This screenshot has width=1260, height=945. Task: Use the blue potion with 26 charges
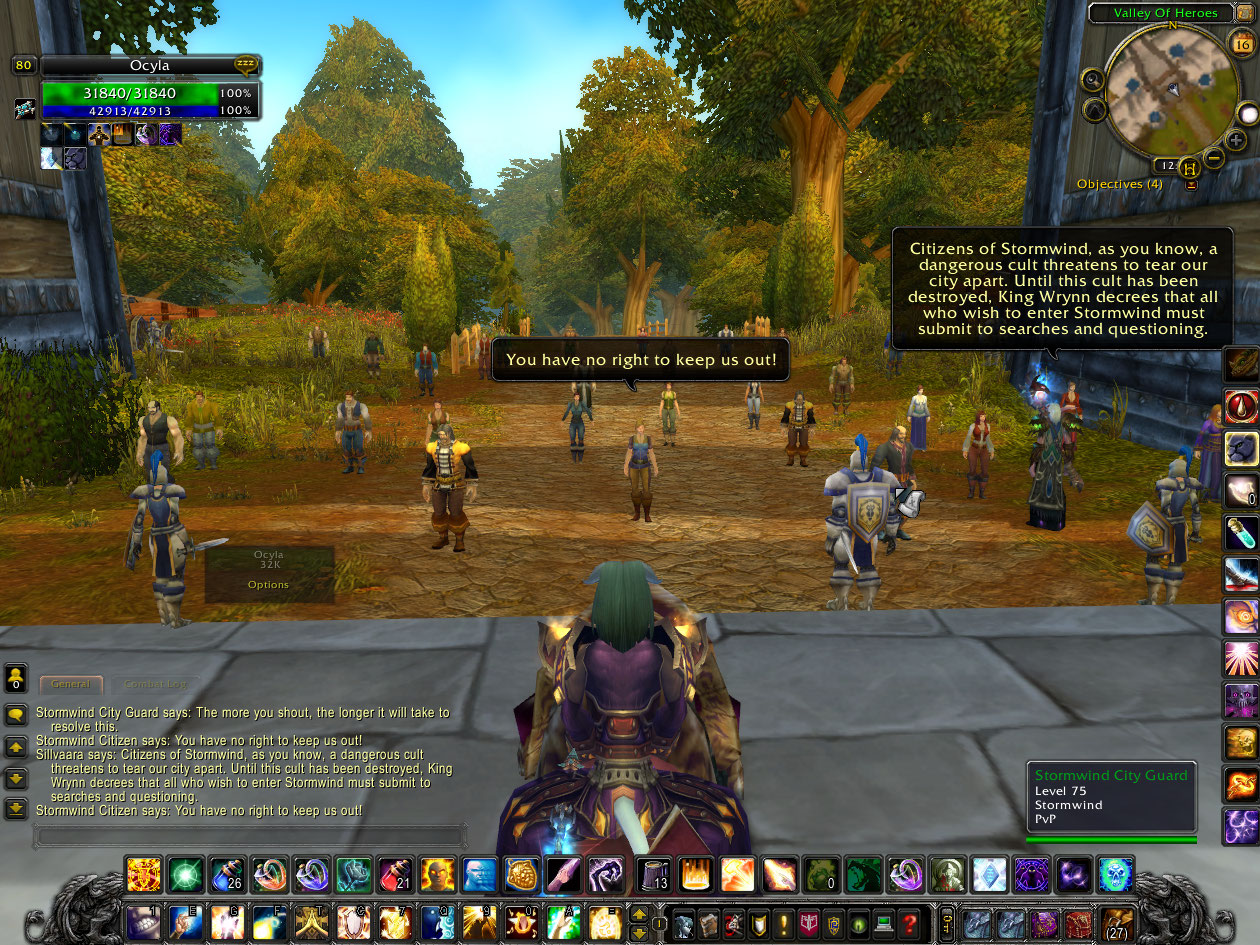[x=228, y=875]
